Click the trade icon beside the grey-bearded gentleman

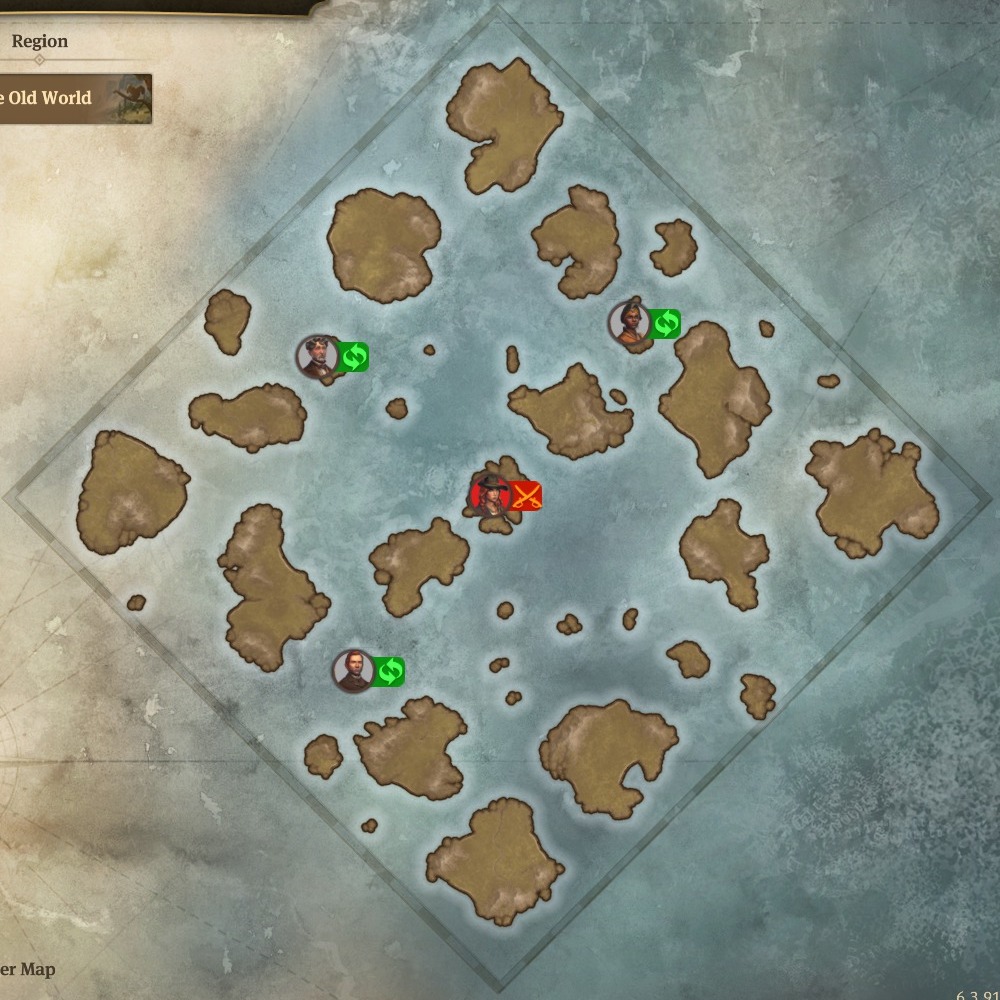(353, 356)
